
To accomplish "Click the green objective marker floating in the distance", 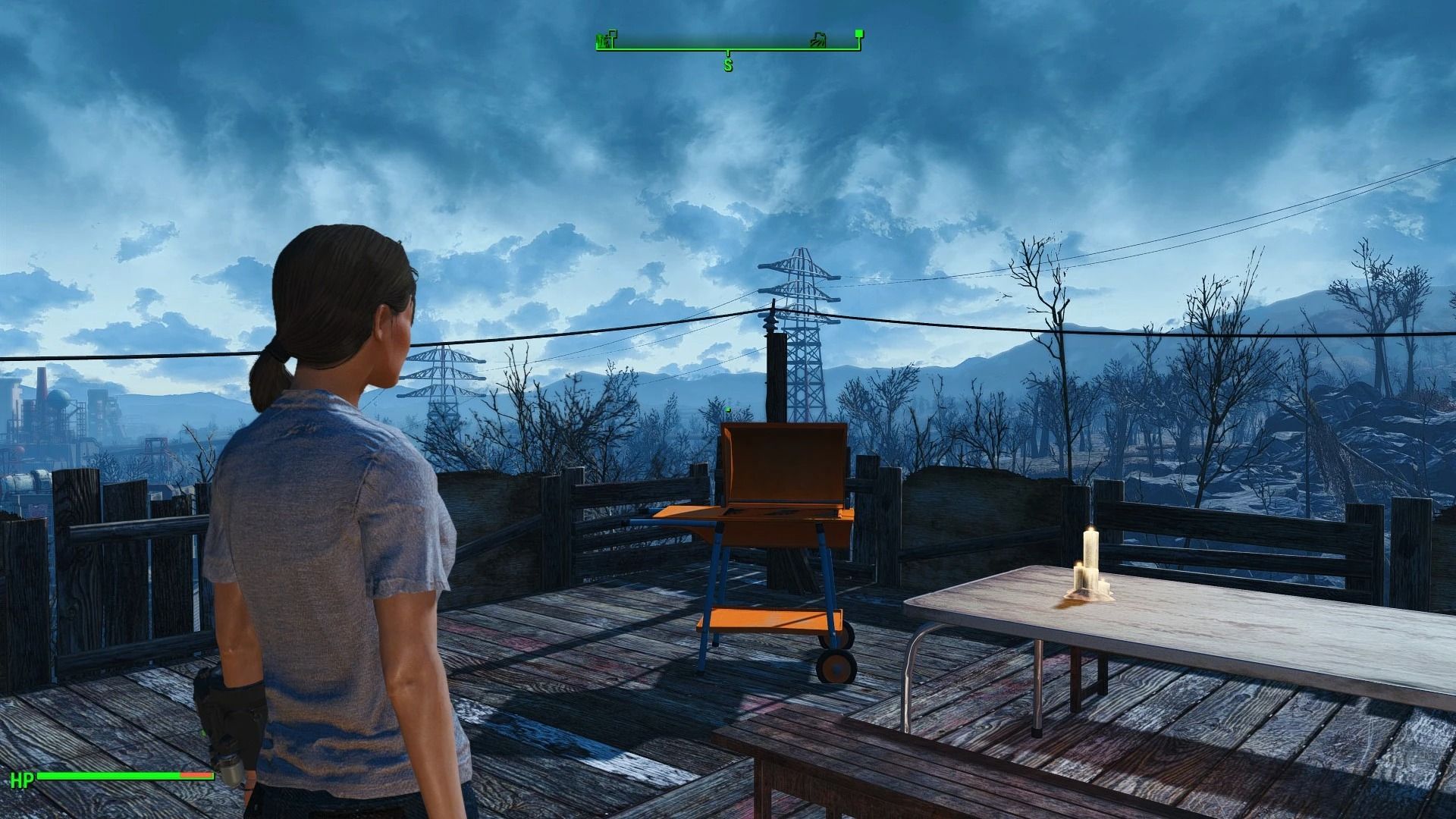I will pyautogui.click(x=727, y=408).
